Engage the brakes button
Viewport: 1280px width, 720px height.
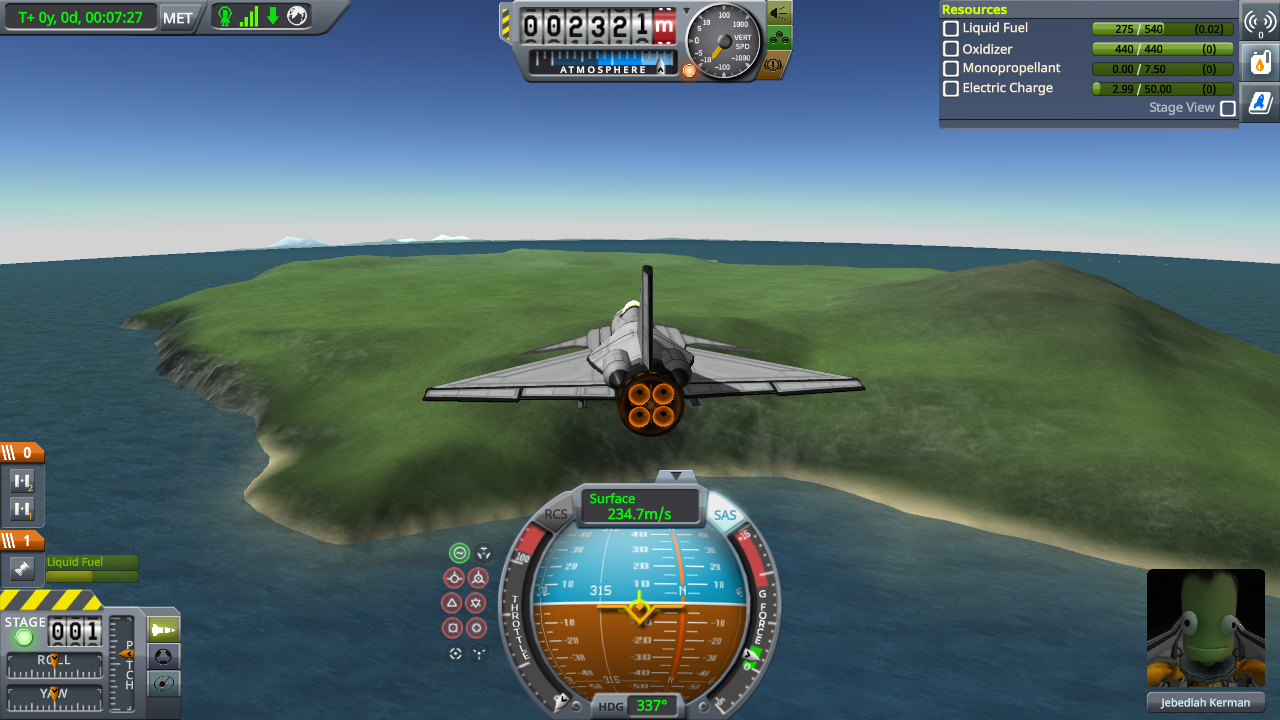point(778,65)
